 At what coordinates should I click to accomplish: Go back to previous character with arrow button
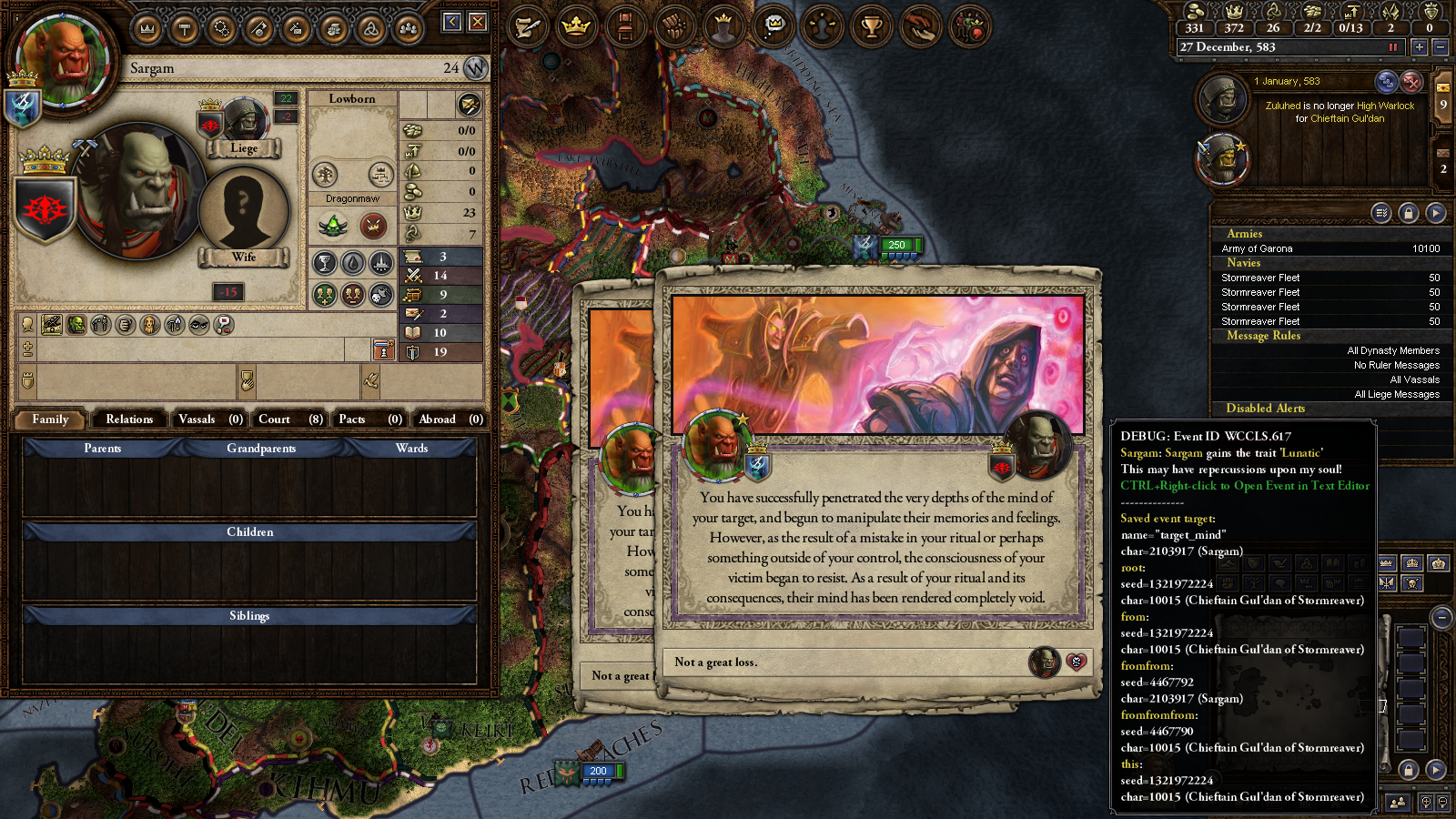(x=452, y=22)
